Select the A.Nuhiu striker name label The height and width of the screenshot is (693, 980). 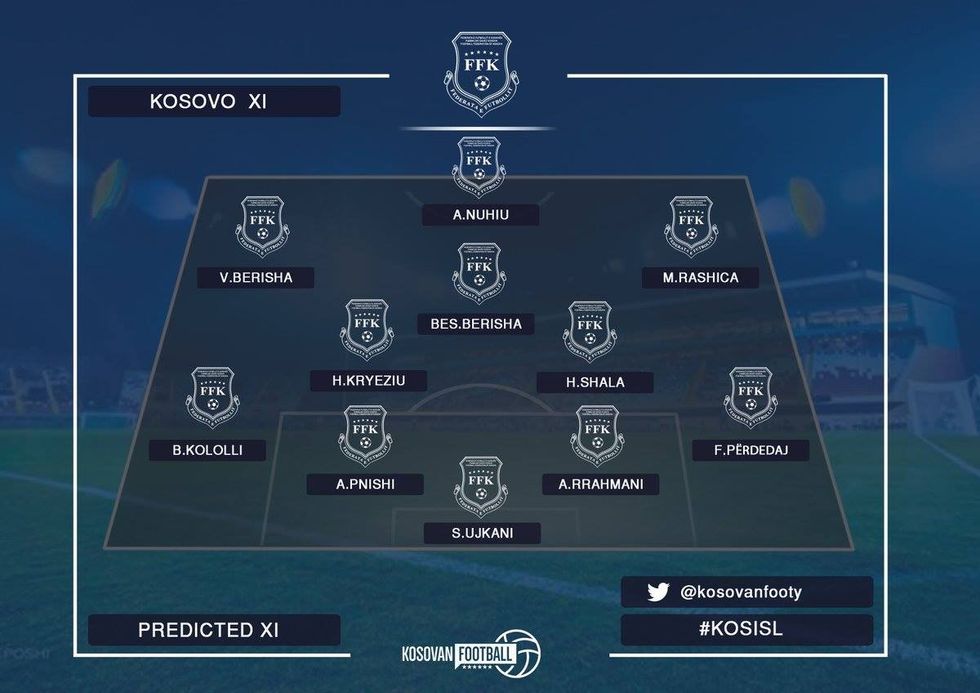[480, 215]
